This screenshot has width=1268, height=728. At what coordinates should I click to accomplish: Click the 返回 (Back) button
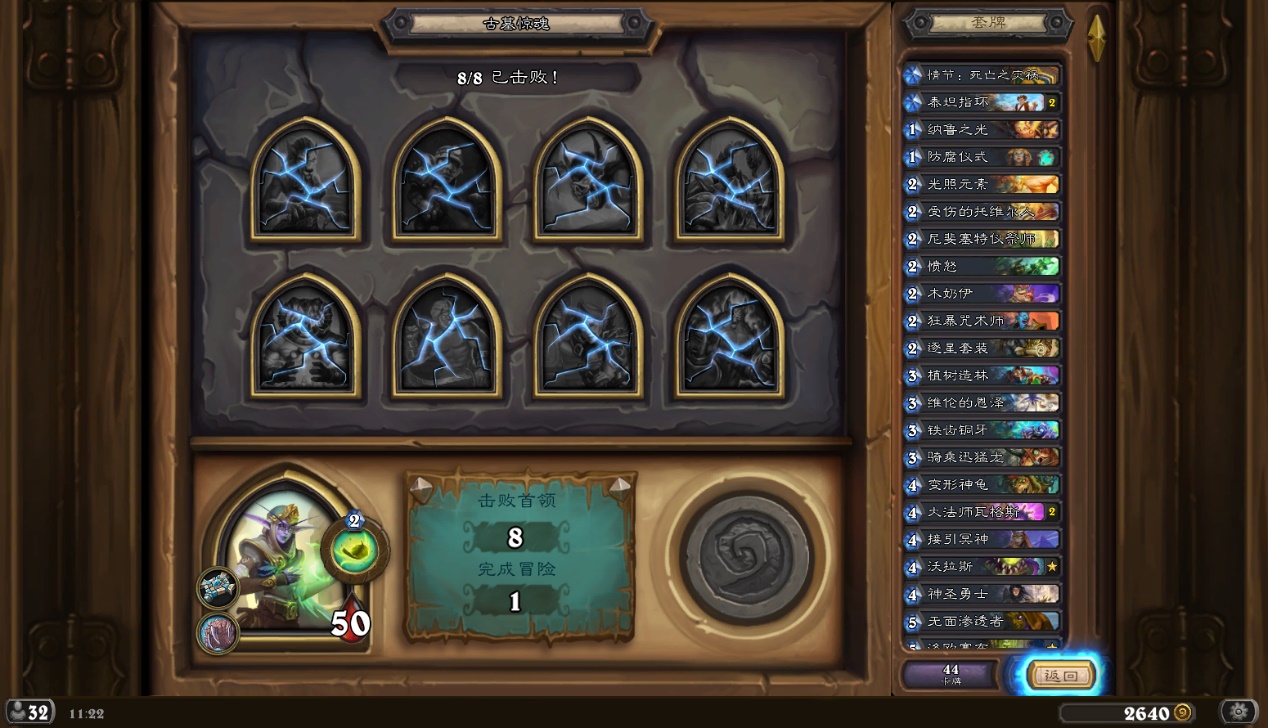1060,675
